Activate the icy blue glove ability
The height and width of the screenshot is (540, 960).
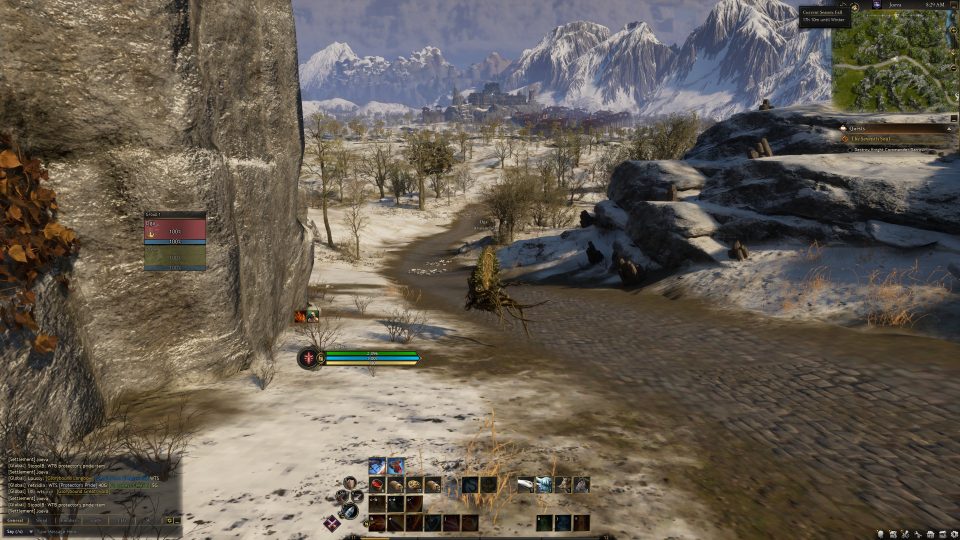point(543,485)
